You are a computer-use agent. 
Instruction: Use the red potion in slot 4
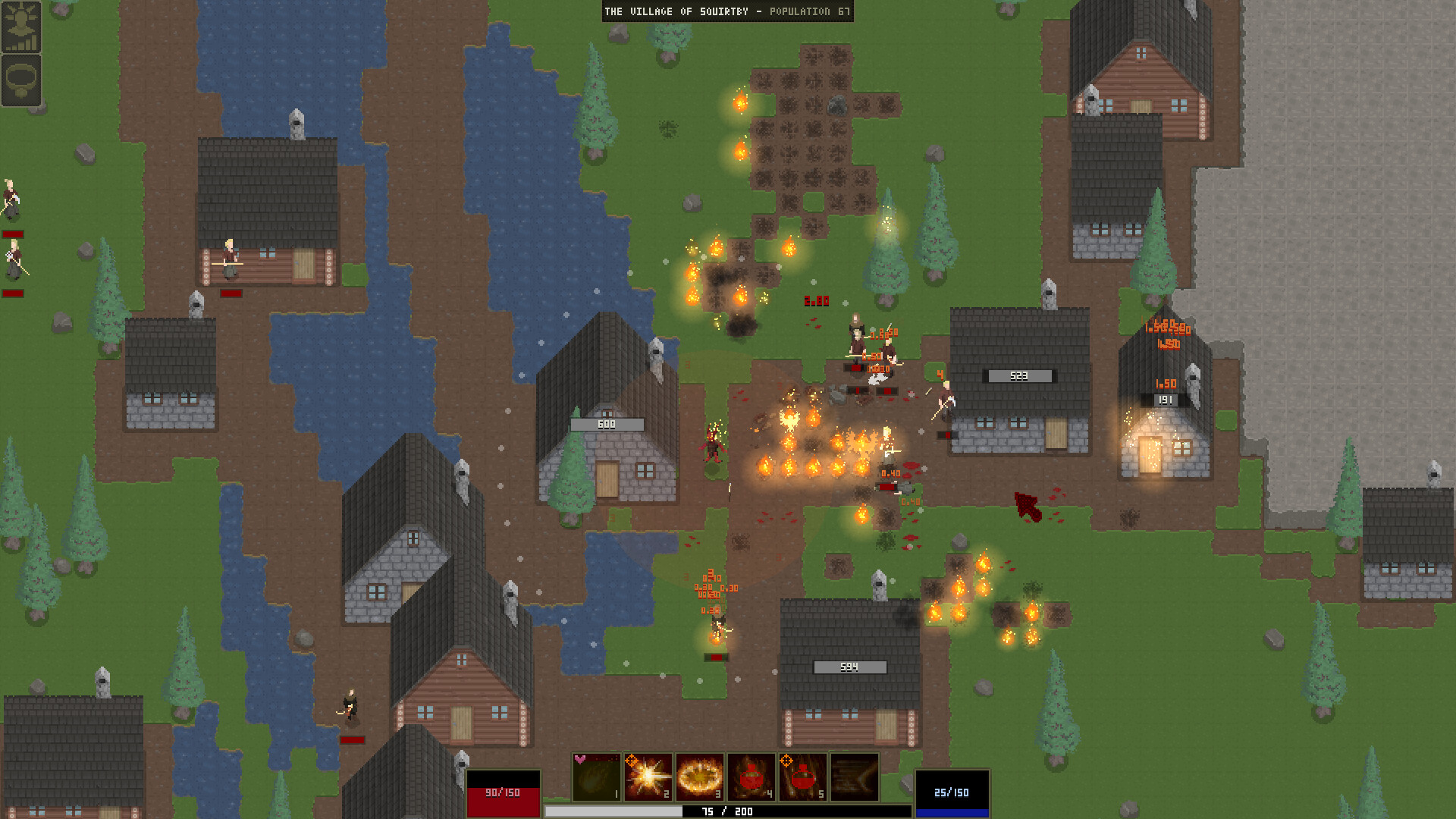pyautogui.click(x=751, y=777)
